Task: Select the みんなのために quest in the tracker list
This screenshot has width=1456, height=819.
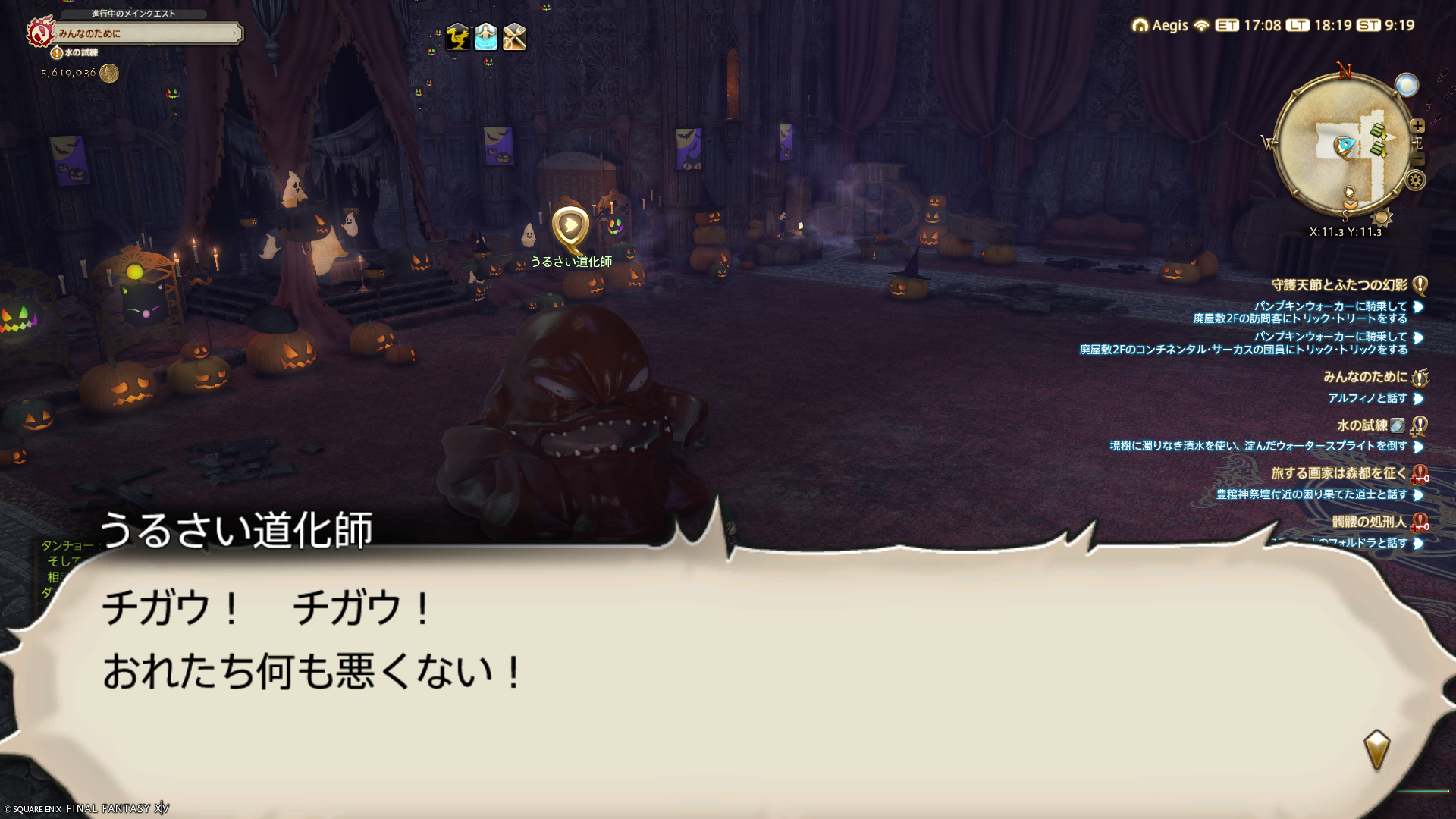Action: click(1365, 377)
